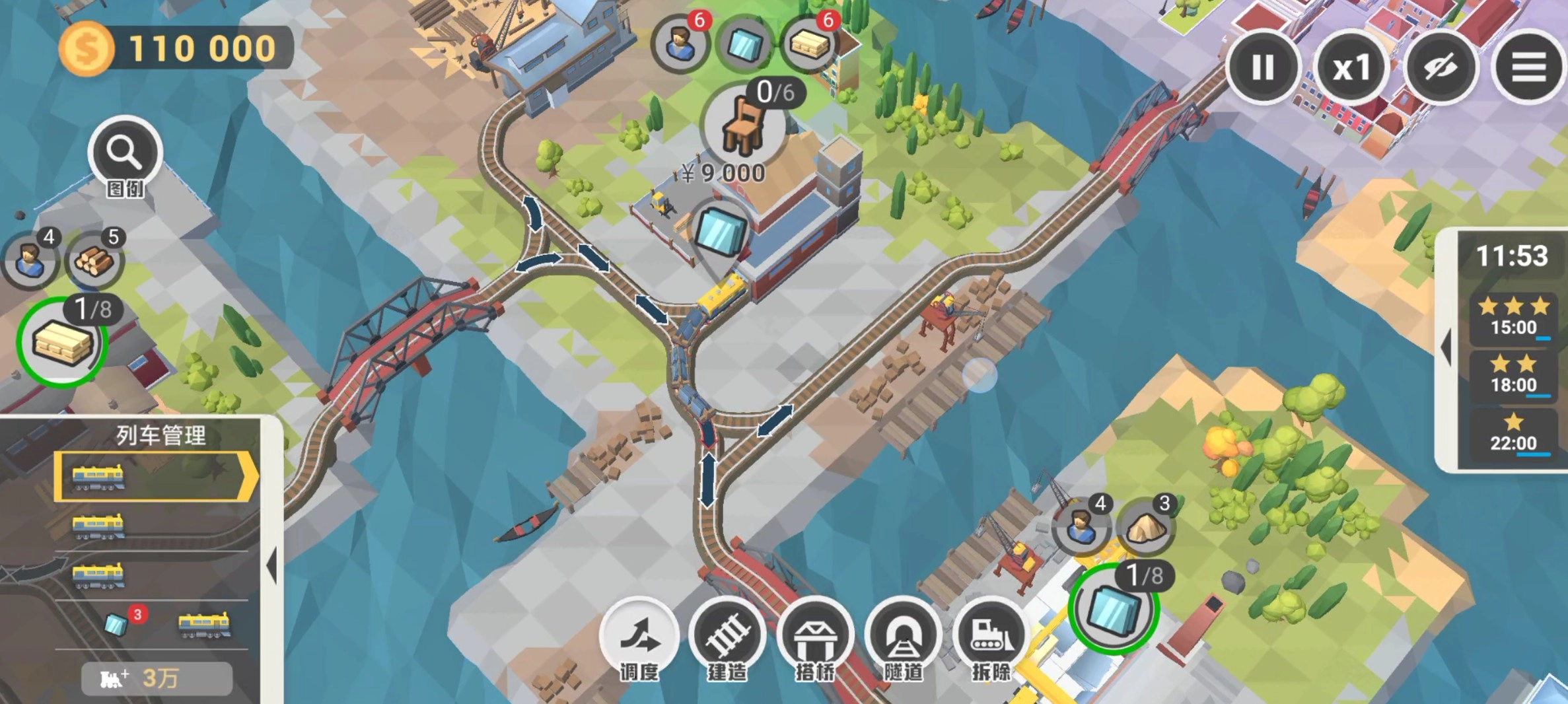Screen dimensions: 1568x704
Task: Toggle the crossed-eye visibility button
Action: [x=1440, y=67]
